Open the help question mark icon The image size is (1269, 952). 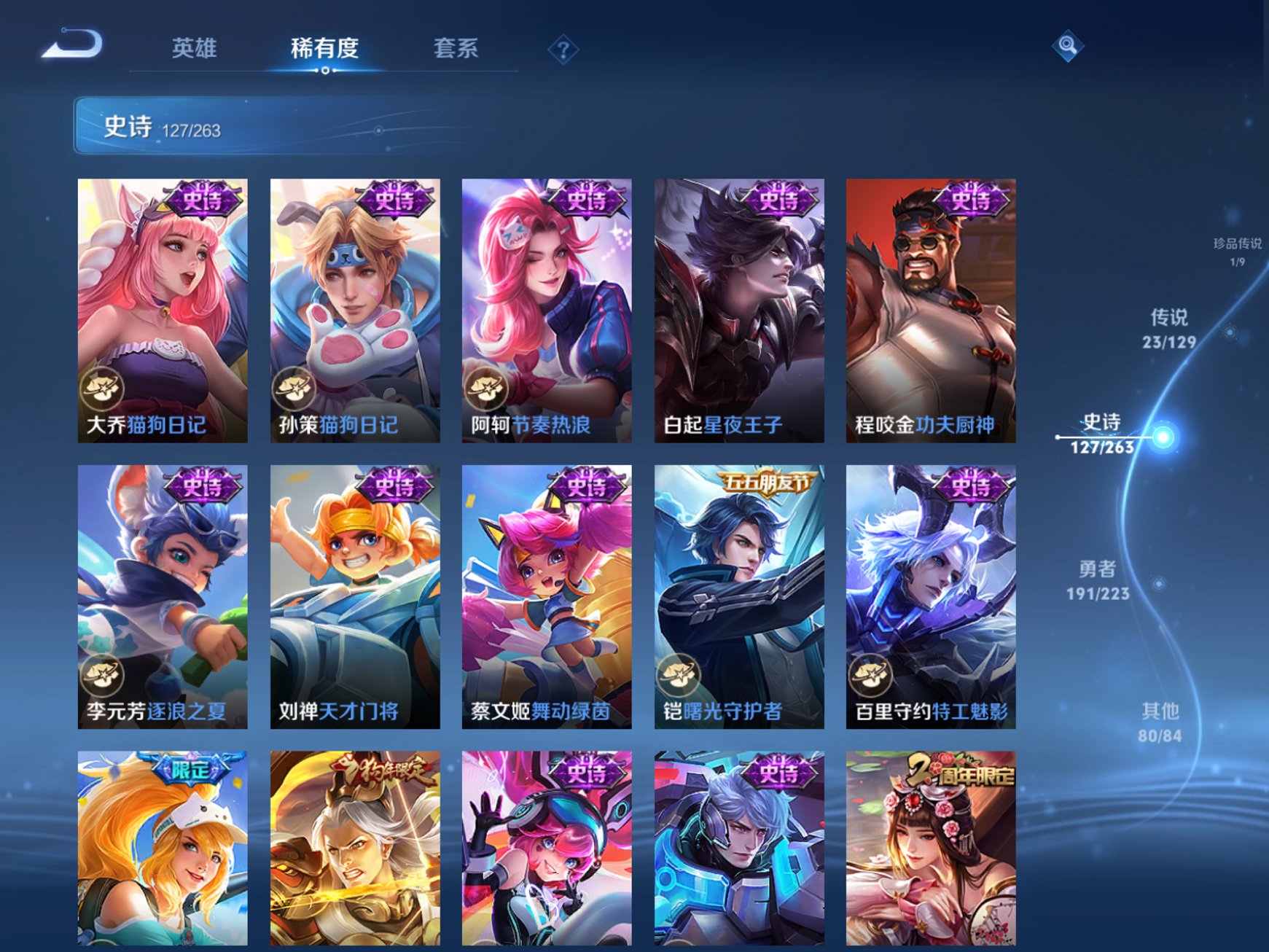coord(561,48)
